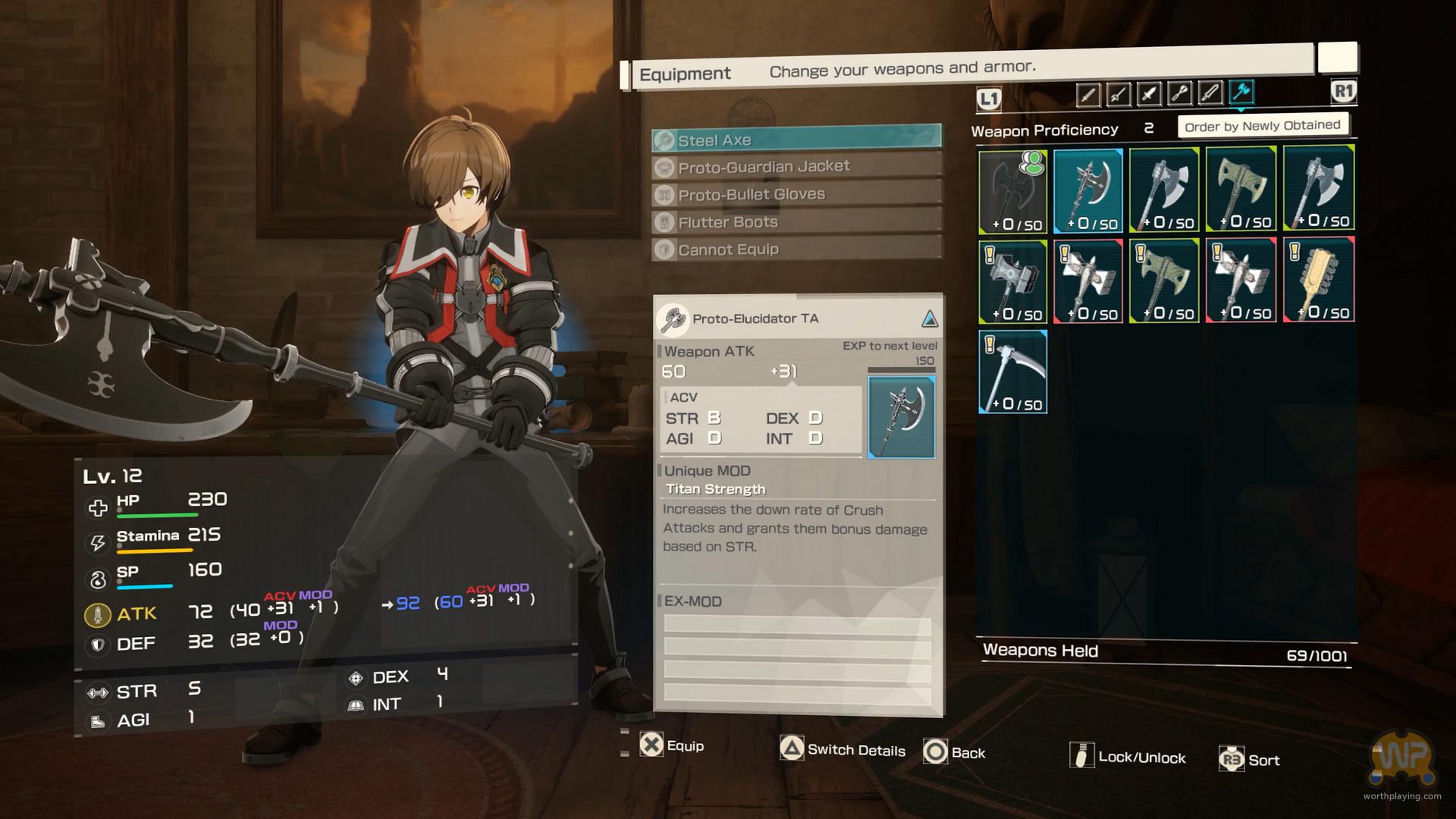Select the scythe weapon tile
The height and width of the screenshot is (819, 1456).
(x=1013, y=371)
